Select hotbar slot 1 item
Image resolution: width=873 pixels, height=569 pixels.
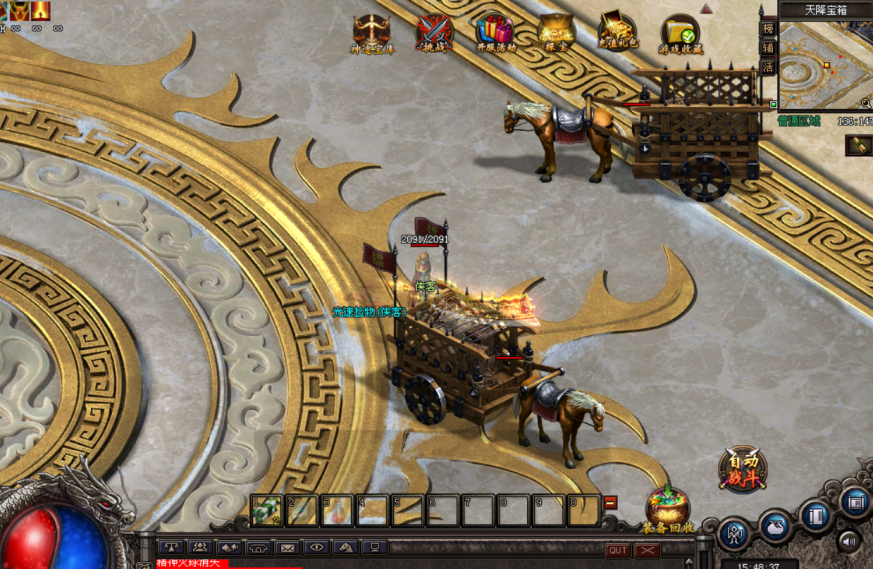tap(267, 510)
